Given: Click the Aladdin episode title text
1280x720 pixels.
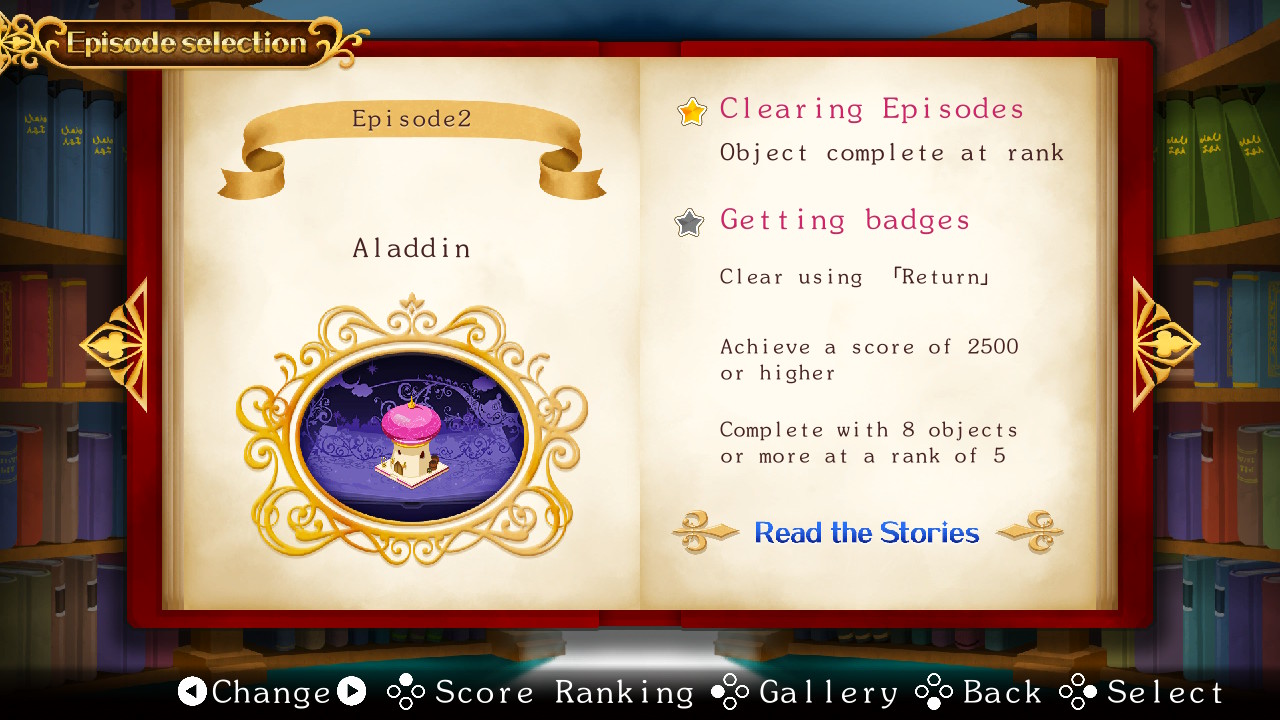Looking at the screenshot, I should (412, 248).
